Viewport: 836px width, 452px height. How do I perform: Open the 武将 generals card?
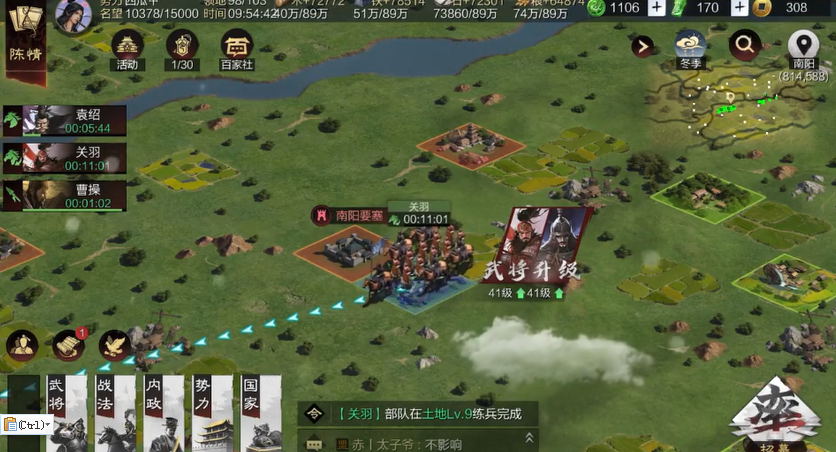tap(65, 412)
